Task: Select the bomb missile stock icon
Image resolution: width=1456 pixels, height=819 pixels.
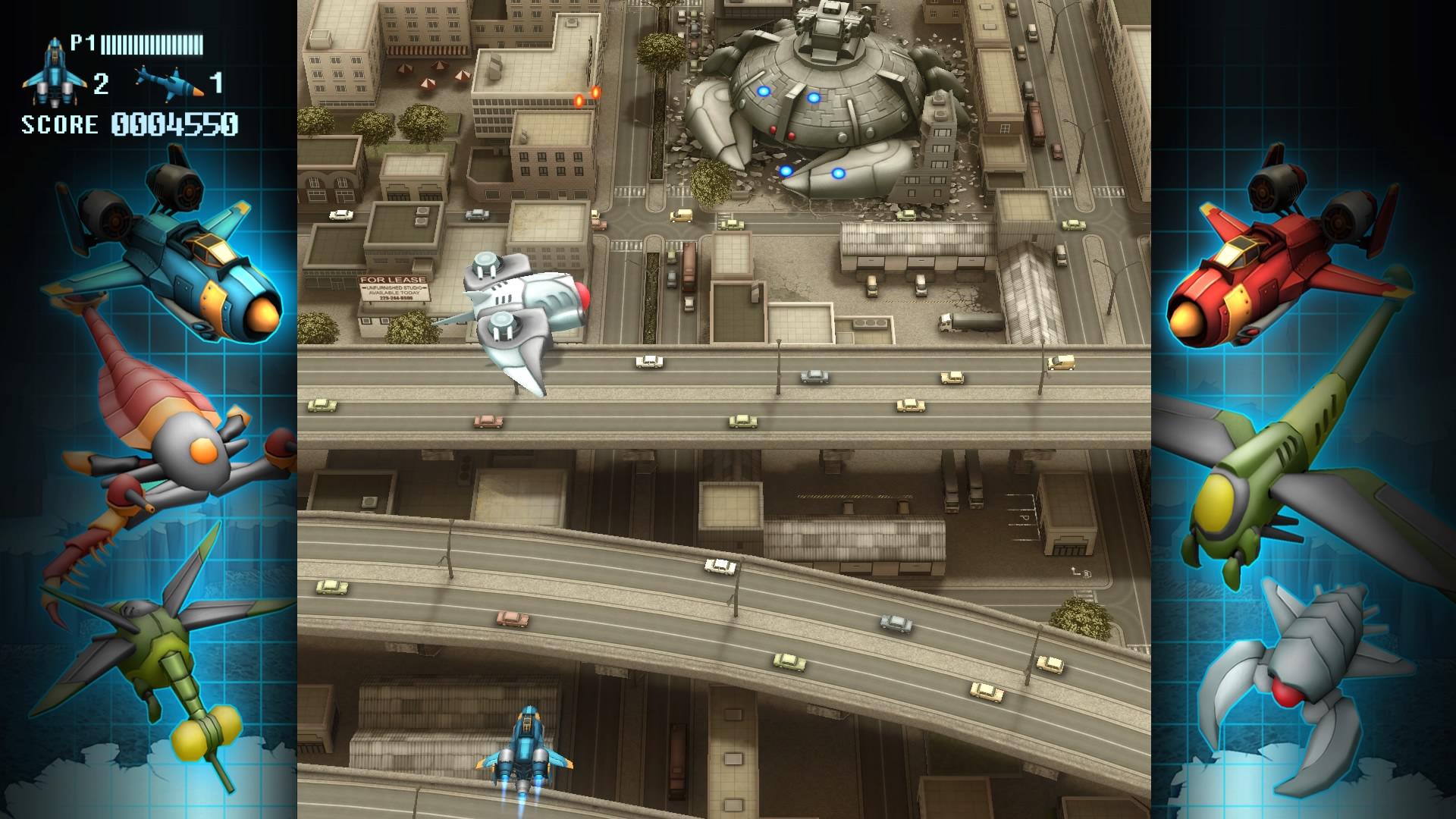Action: pyautogui.click(x=169, y=81)
